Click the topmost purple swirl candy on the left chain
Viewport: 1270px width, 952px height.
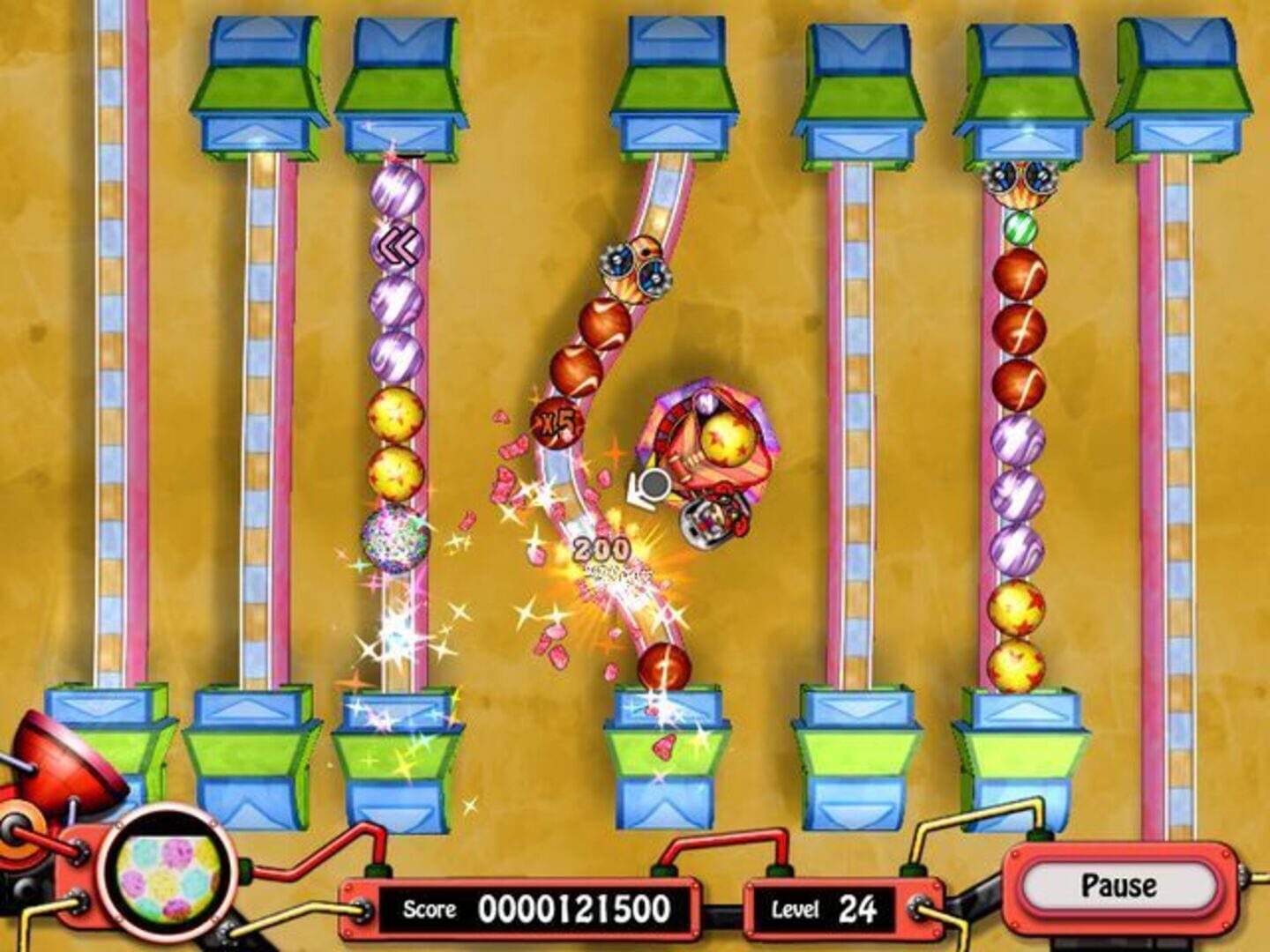[x=399, y=190]
